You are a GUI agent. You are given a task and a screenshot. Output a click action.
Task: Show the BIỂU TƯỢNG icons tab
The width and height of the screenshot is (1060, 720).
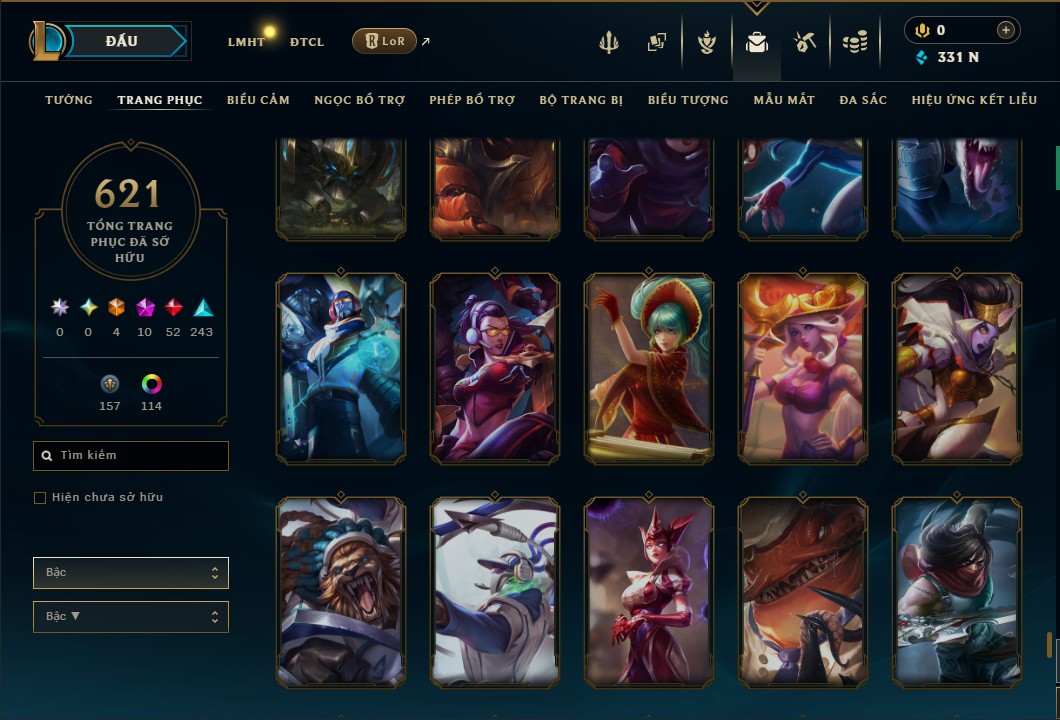[x=688, y=100]
